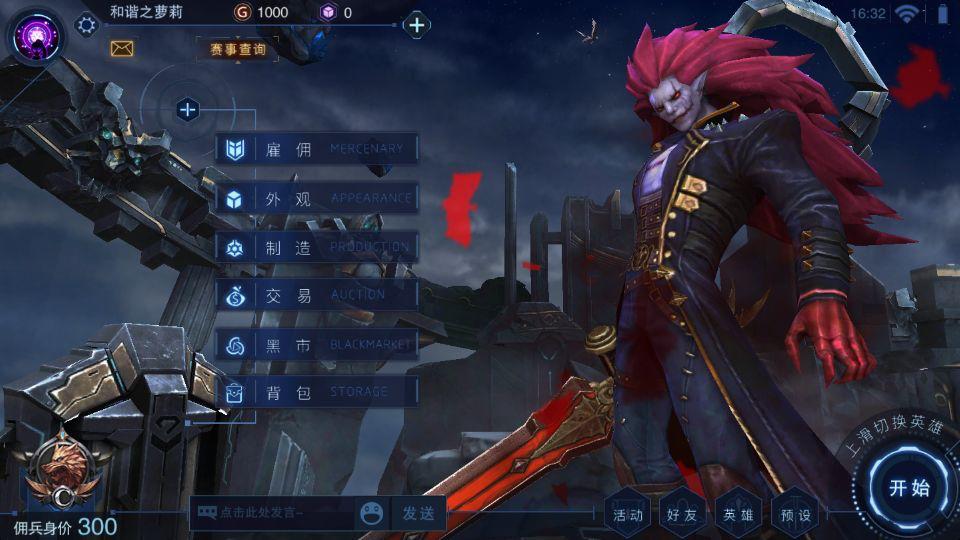Open the 活动 events panel

pos(629,514)
